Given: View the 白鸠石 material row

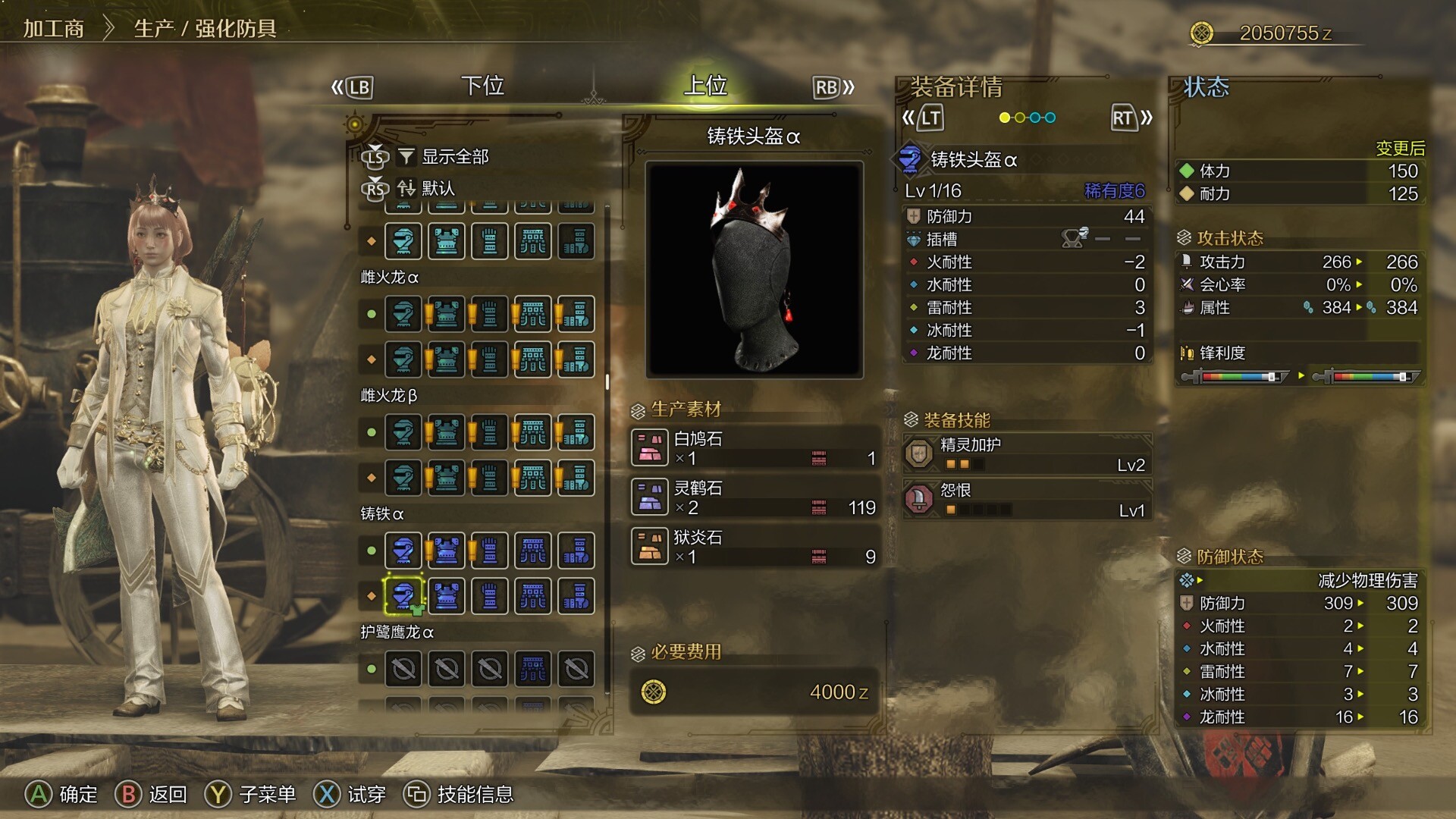Looking at the screenshot, I should coord(755,448).
